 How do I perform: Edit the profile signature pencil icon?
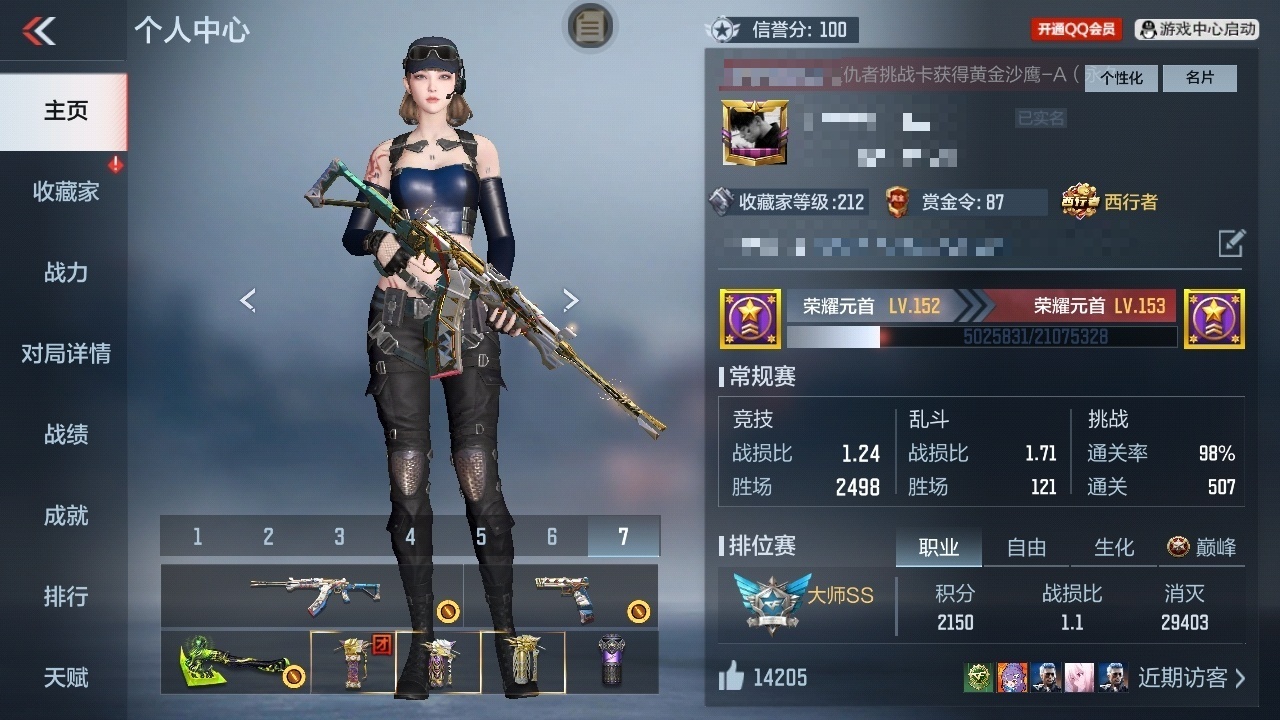1231,242
